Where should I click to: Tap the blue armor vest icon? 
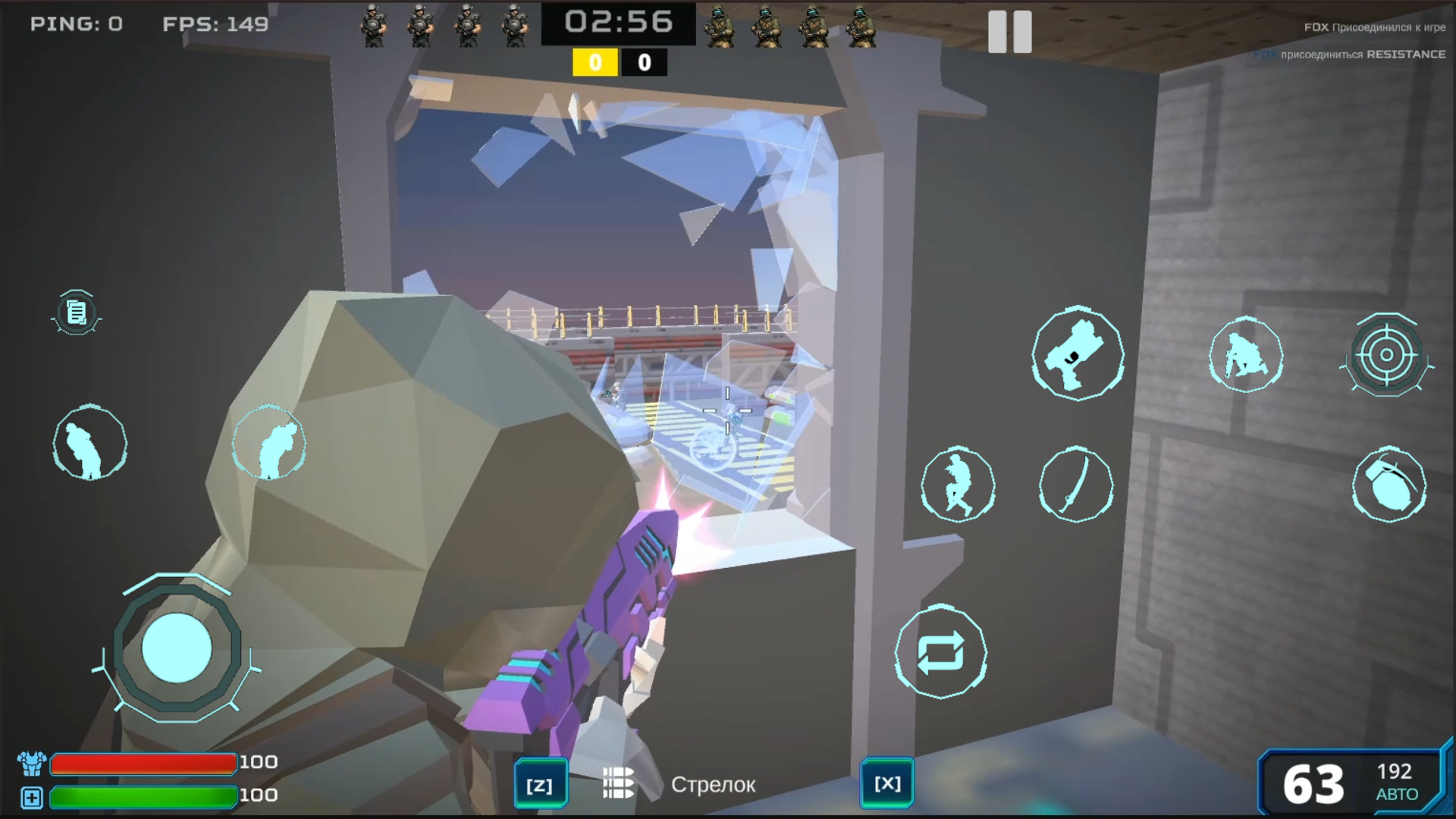[30, 763]
